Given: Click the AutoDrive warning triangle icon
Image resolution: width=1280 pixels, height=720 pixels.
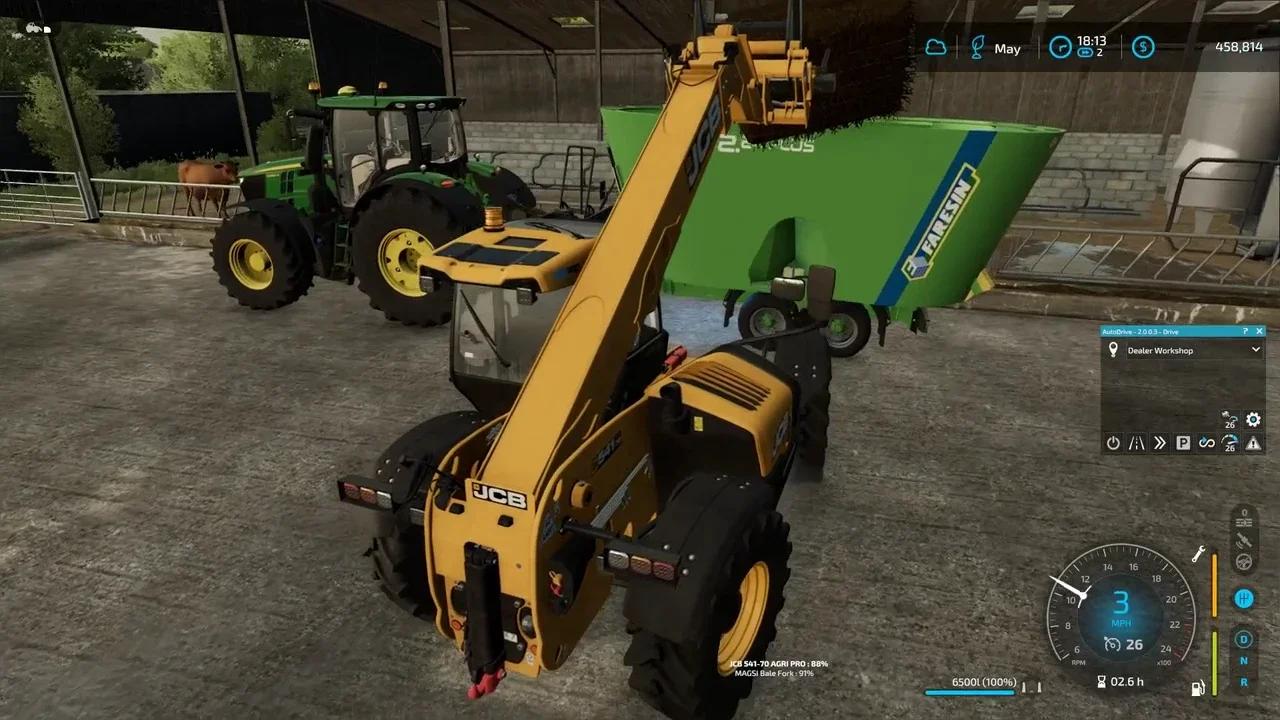Looking at the screenshot, I should 1253,443.
